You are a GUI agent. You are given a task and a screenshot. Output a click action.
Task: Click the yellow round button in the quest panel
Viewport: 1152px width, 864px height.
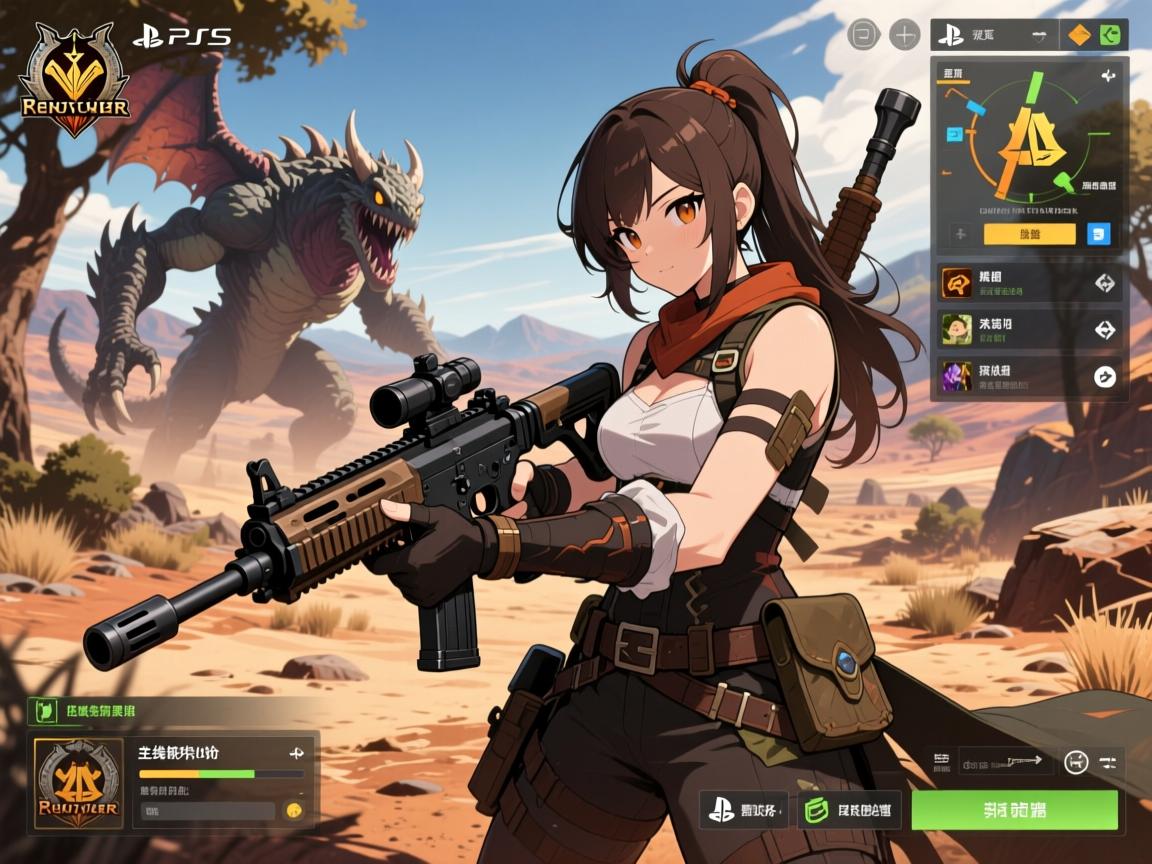click(294, 811)
